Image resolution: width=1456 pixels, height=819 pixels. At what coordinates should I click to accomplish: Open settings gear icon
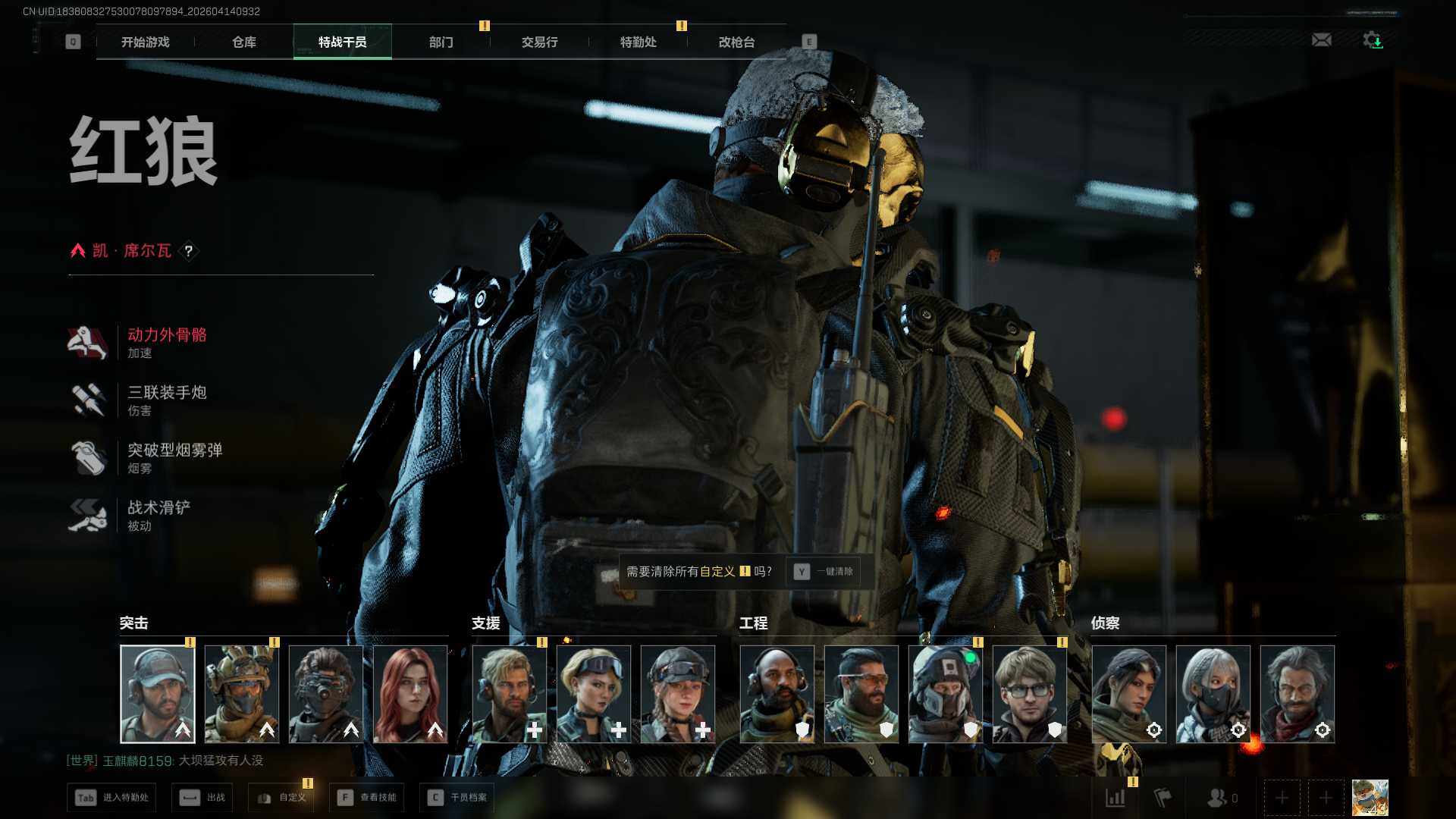(1372, 40)
